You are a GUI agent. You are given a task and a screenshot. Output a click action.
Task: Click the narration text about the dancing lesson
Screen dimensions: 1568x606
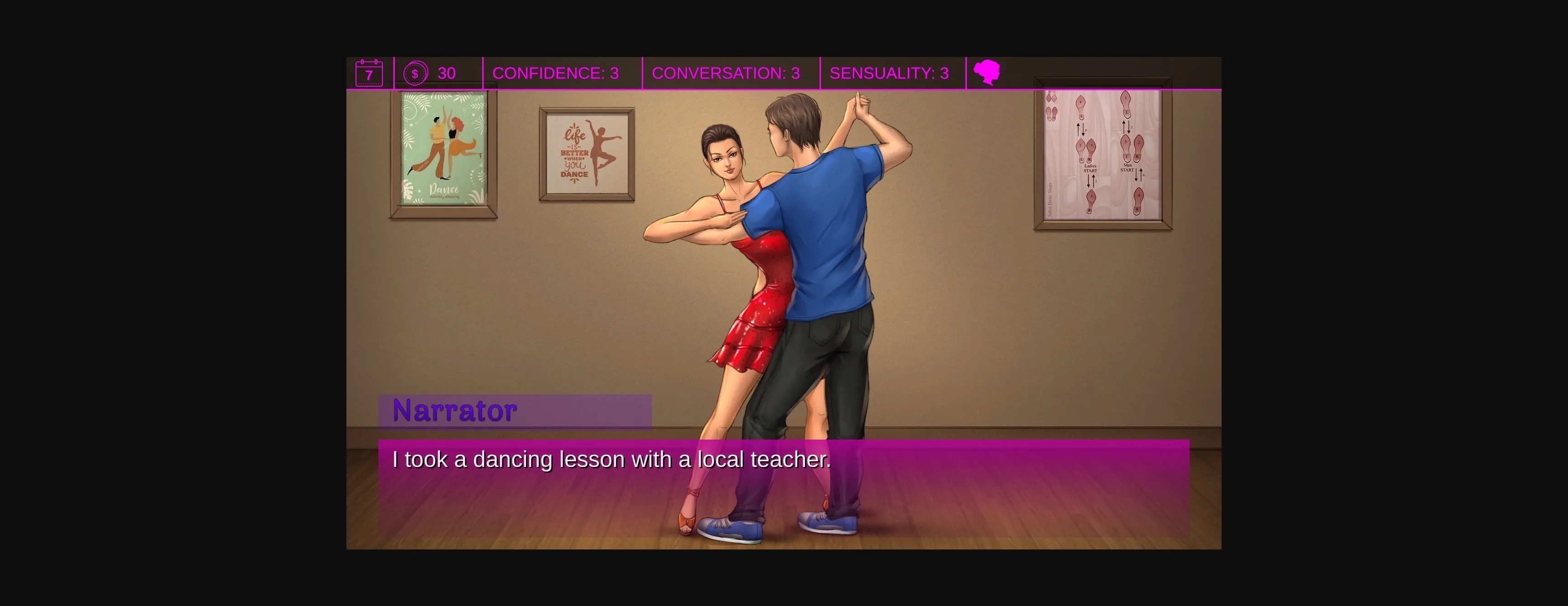(x=610, y=461)
